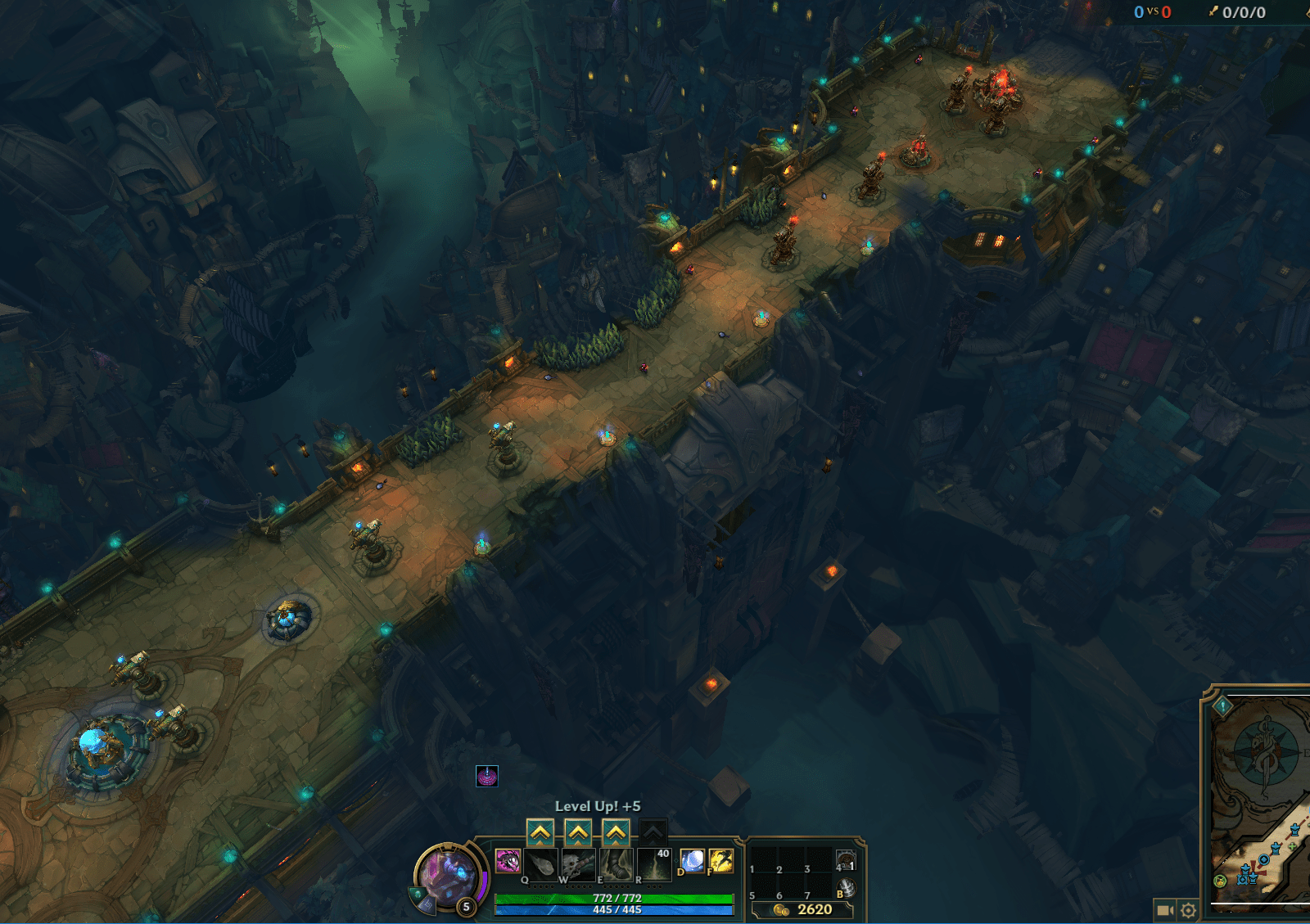Screen dimensions: 1310x924
Task: Cast the Snowball summoner spell on D
Action: pyautogui.click(x=693, y=860)
